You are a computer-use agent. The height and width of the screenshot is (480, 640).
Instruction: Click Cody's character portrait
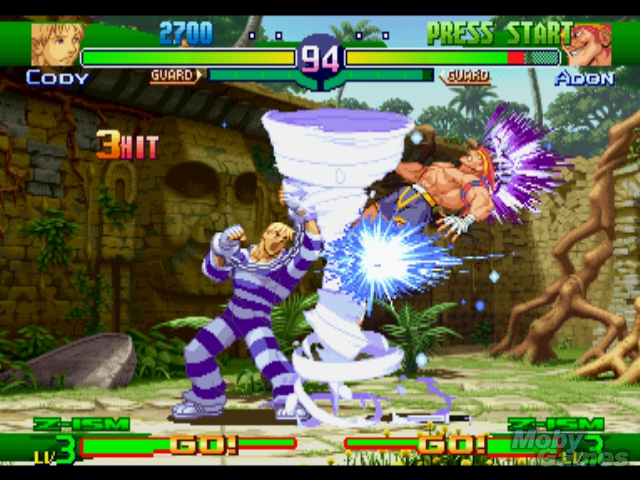[53, 44]
